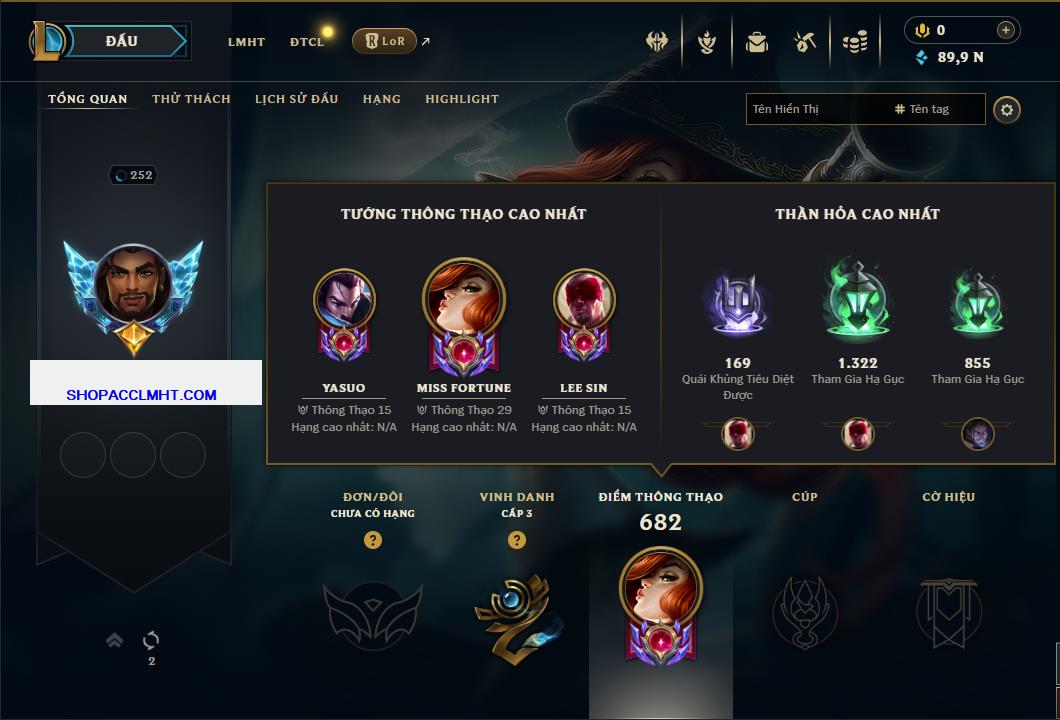Click the VINH DANH honor emblem
1060x720 pixels.
click(516, 612)
